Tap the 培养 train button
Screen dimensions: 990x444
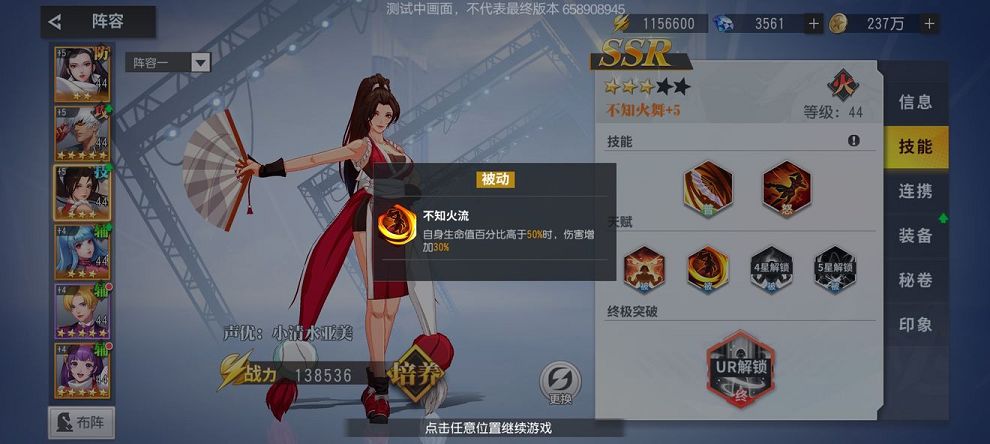click(417, 375)
